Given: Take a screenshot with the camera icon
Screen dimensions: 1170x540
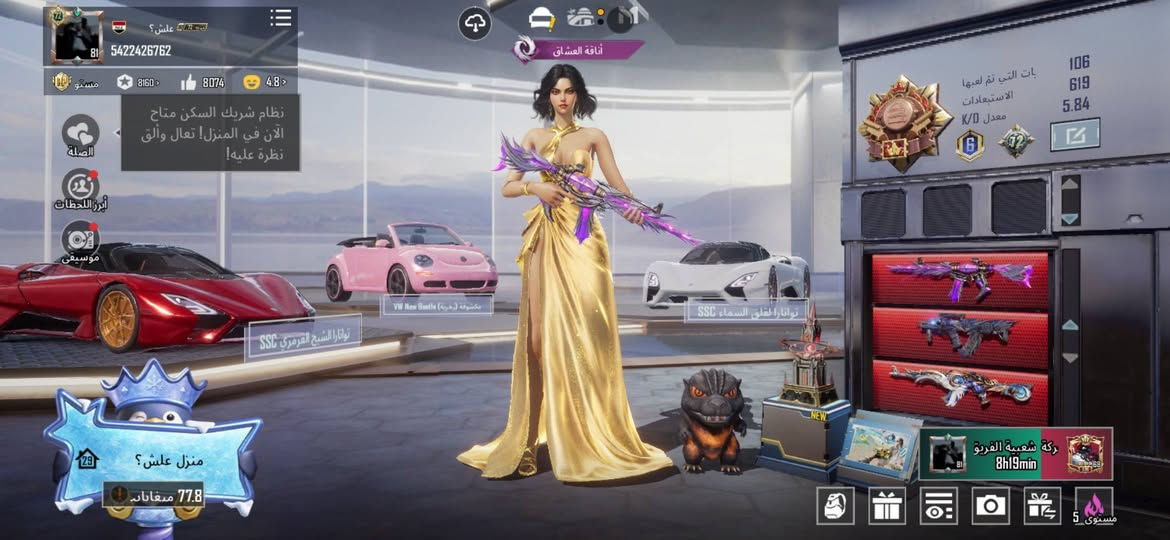Looking at the screenshot, I should [991, 506].
